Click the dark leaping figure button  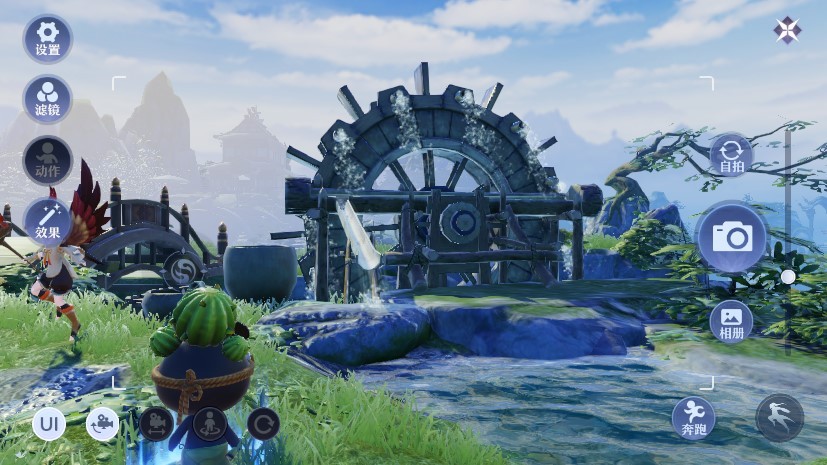[779, 418]
